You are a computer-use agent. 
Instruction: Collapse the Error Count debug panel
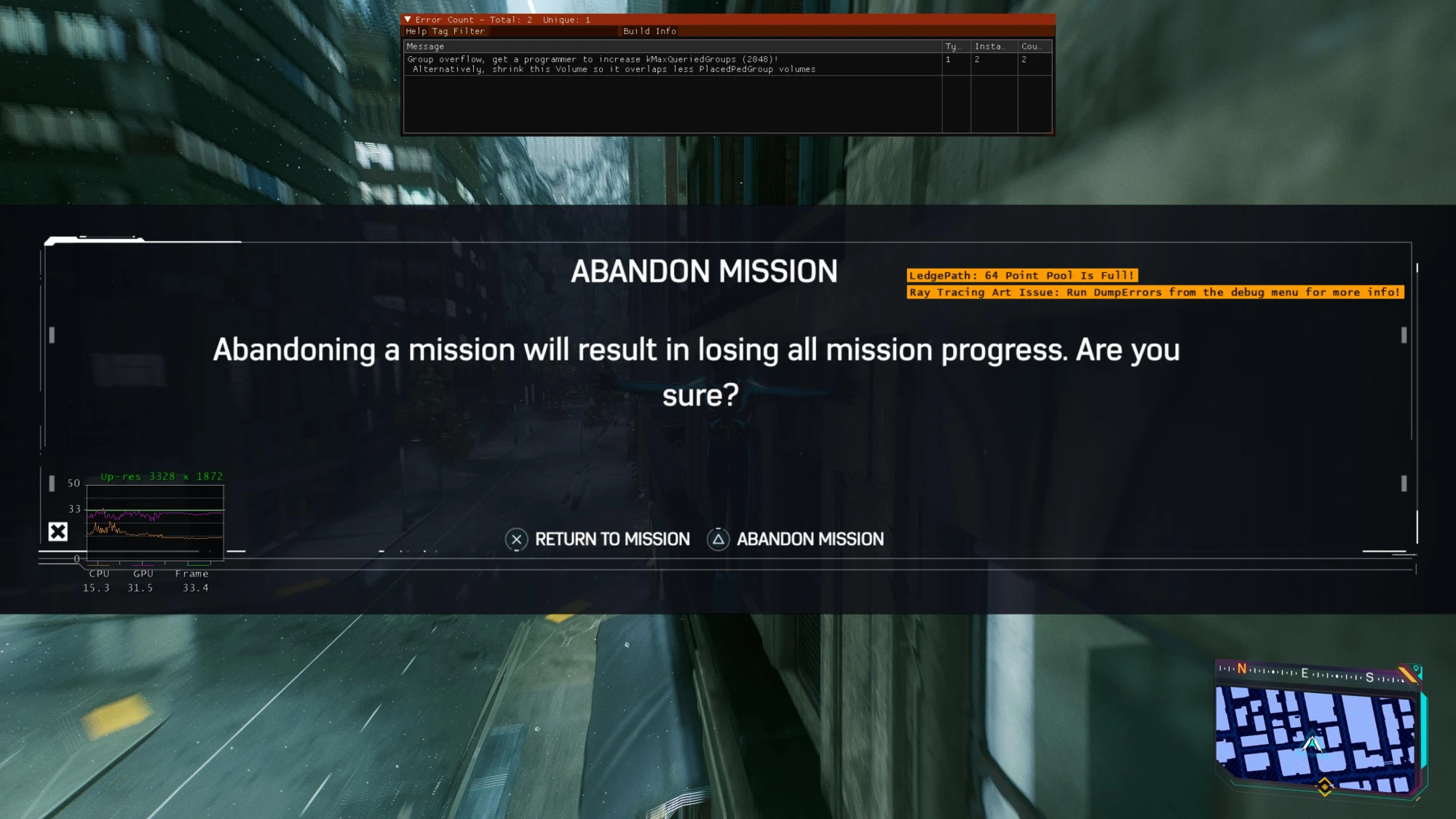coord(408,20)
